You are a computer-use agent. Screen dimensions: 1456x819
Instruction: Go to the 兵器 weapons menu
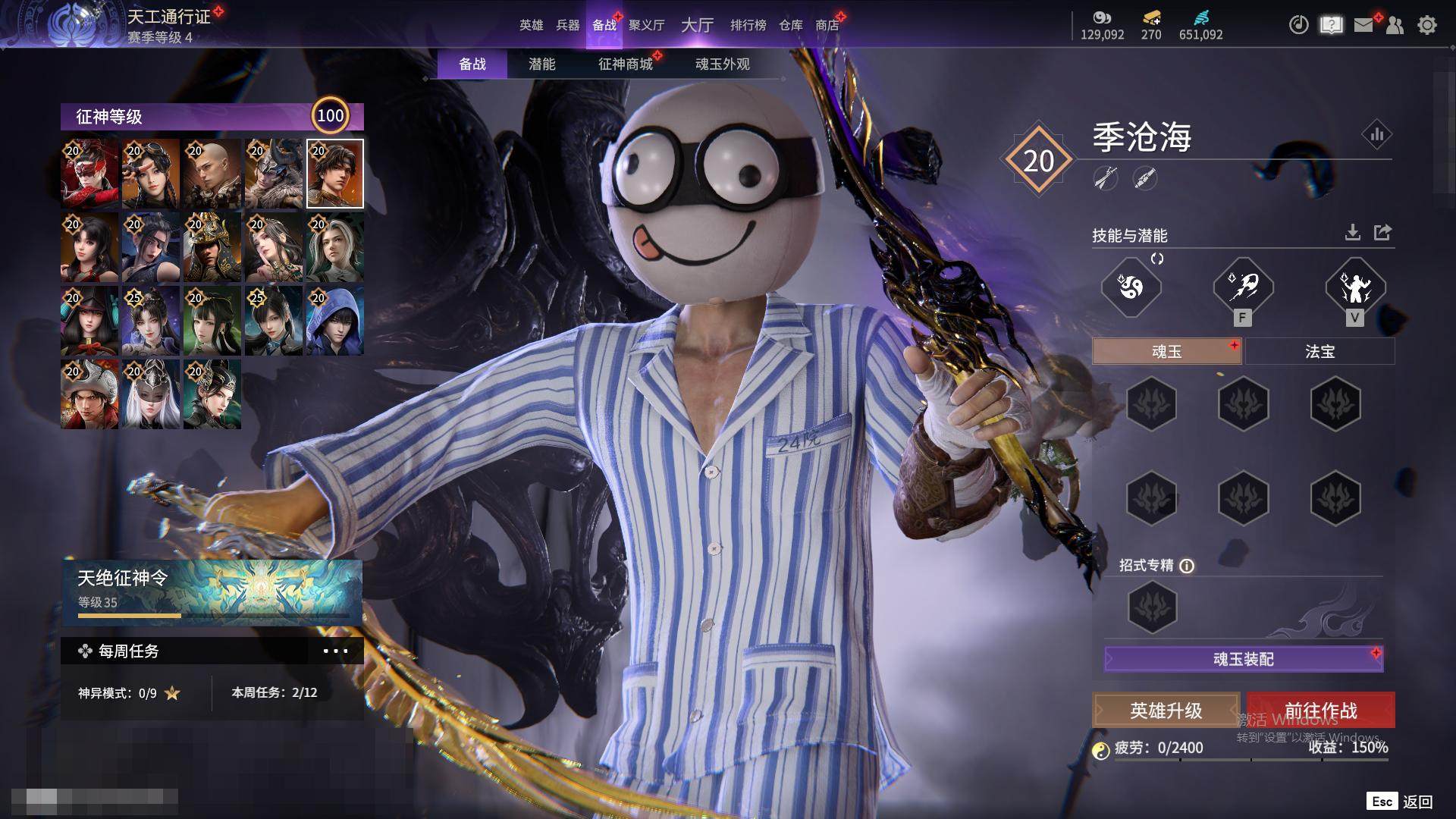tap(567, 25)
